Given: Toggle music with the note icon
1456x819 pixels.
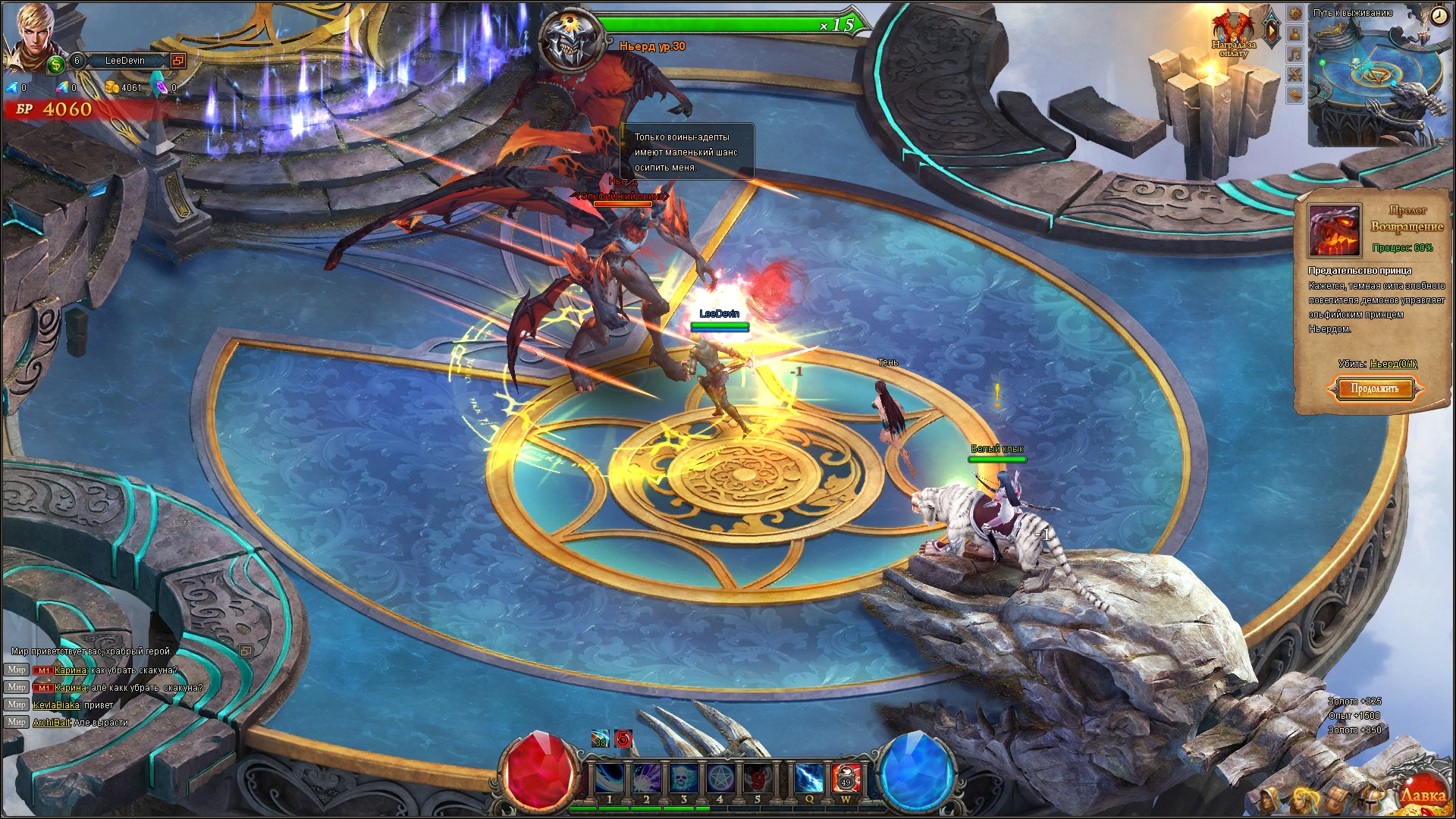Looking at the screenshot, I should pos(1294,54).
